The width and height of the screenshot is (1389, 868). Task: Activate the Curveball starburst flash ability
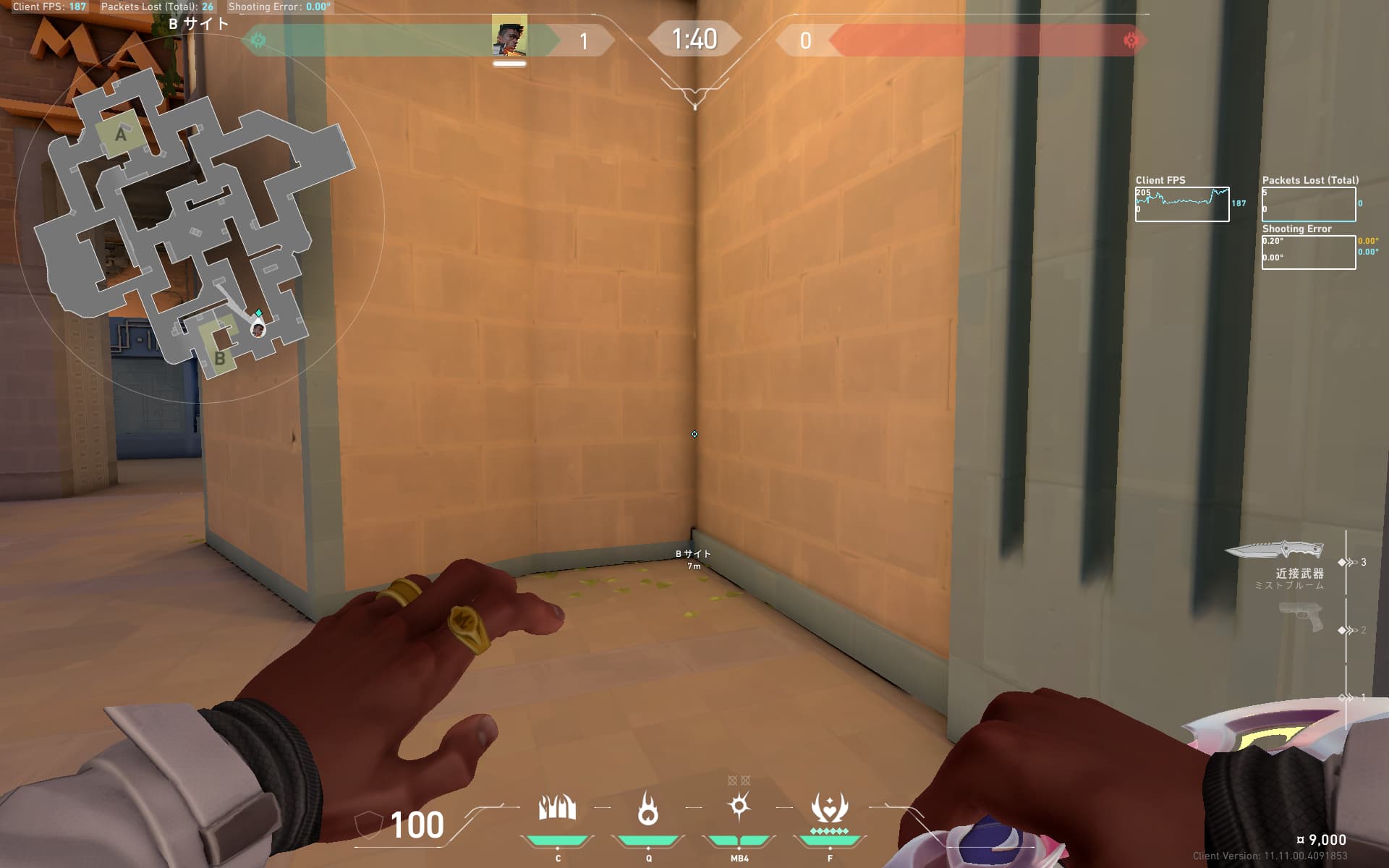coord(739,807)
